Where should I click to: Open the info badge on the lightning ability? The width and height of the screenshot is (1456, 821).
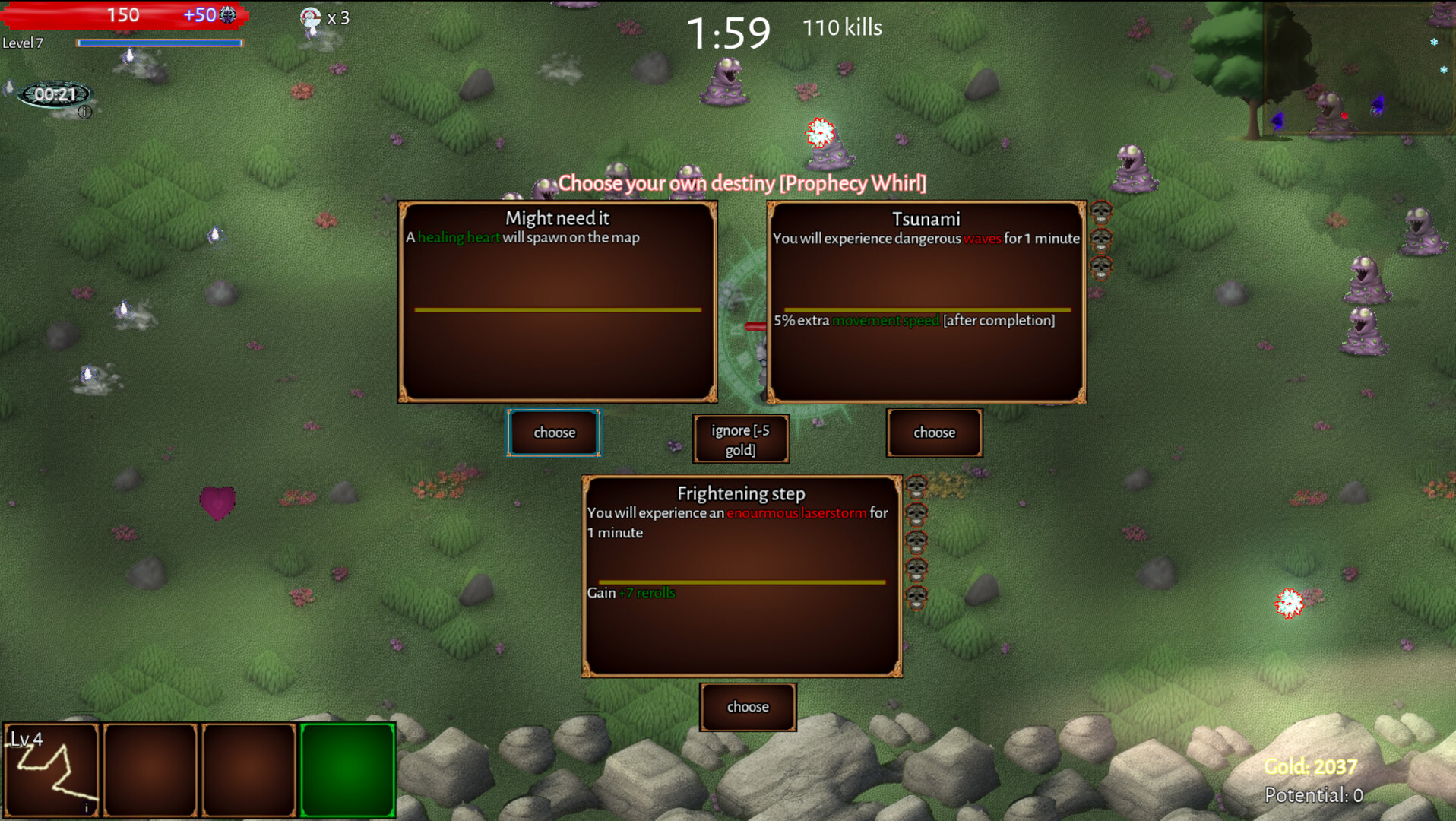(x=85, y=806)
